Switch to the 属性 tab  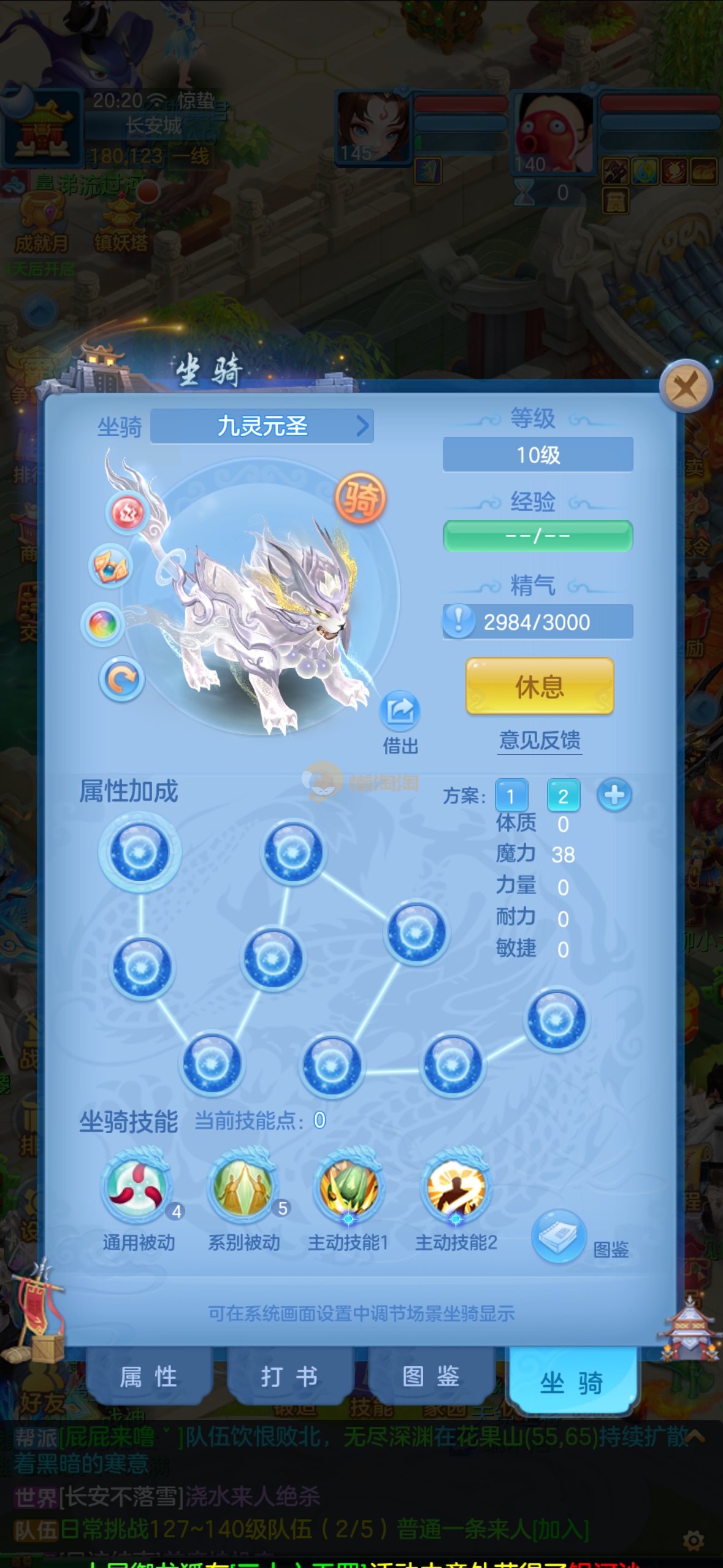pyautogui.click(x=149, y=1377)
